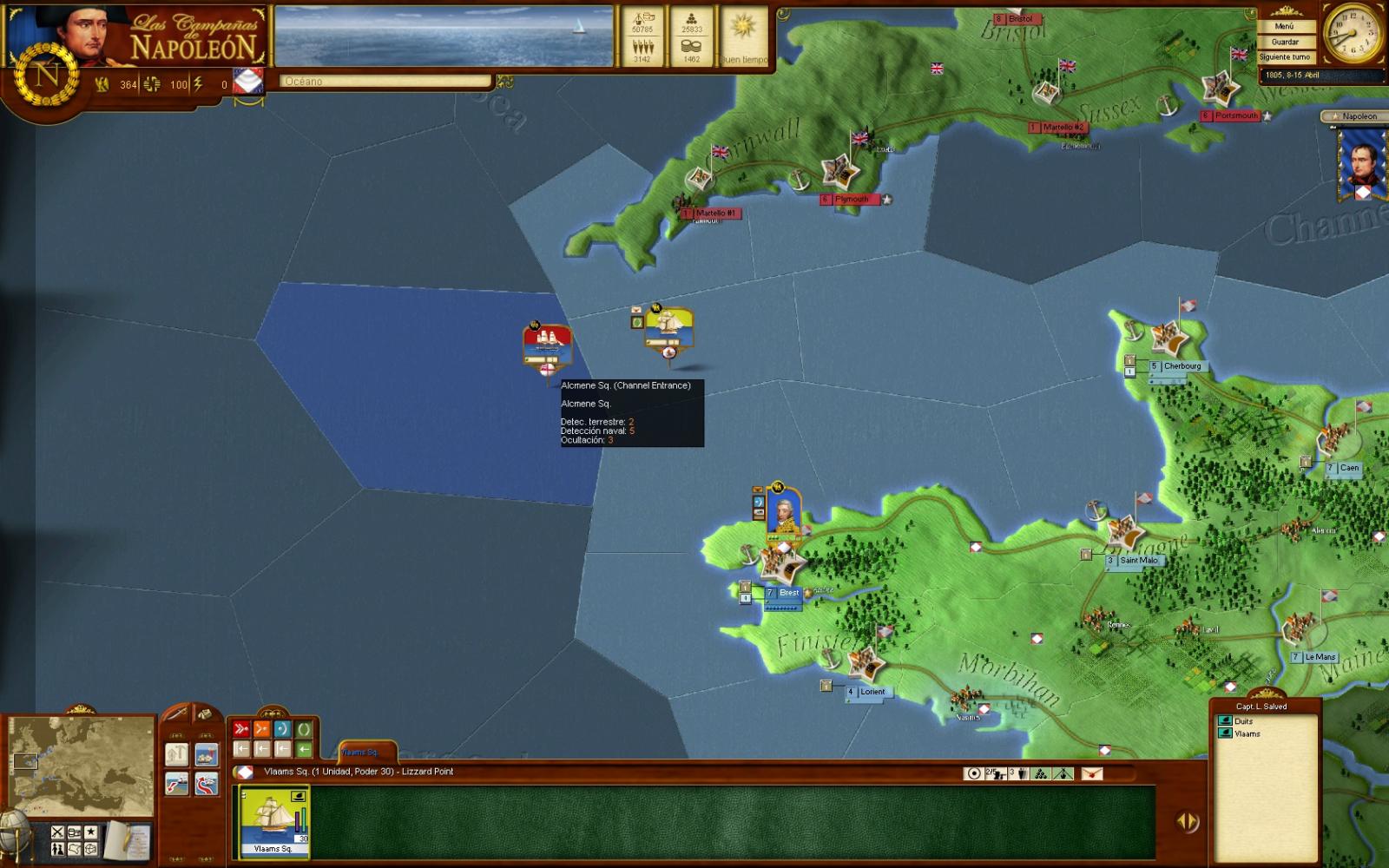Set the blue defensive posture icon
The width and height of the screenshot is (1389, 868).
(282, 729)
